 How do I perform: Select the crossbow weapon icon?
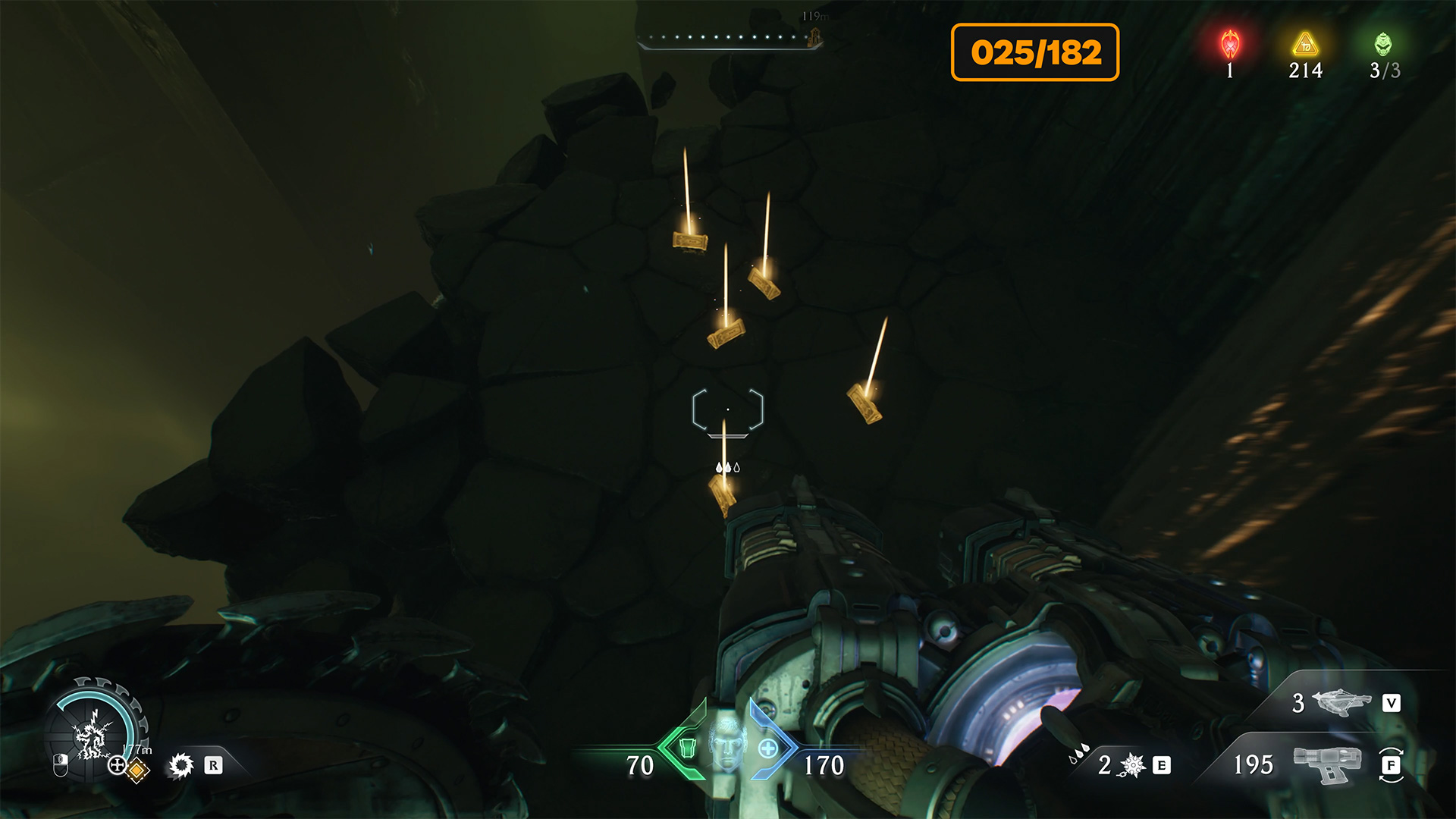coord(1341,702)
